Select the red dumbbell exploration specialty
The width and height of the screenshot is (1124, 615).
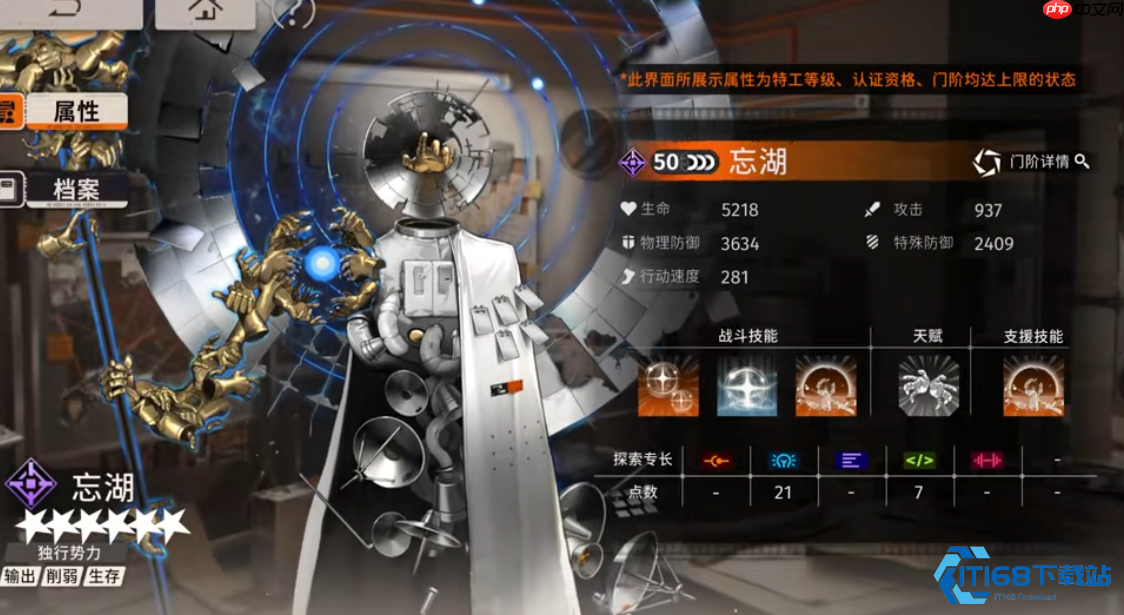coord(987,461)
